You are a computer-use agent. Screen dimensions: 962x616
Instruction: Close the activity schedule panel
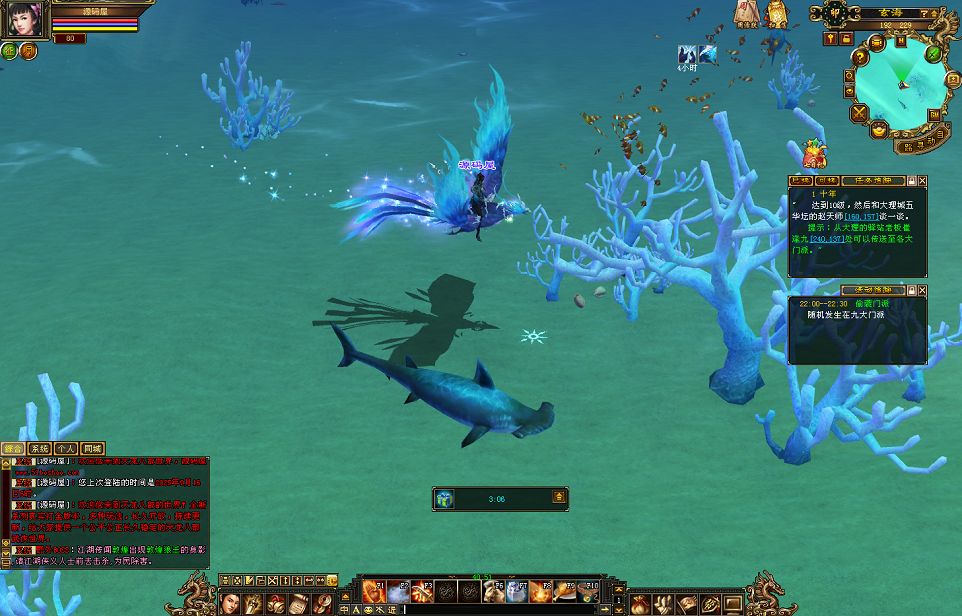click(x=922, y=290)
